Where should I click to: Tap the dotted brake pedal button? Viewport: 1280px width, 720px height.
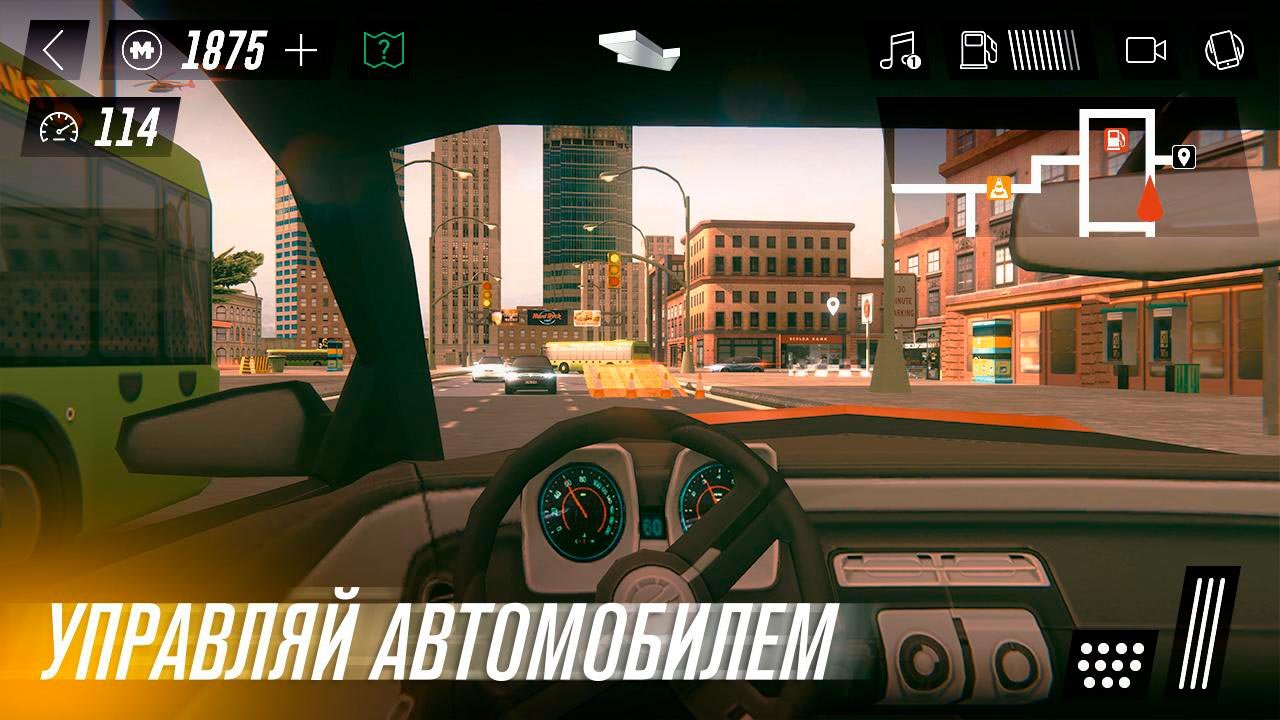pyautogui.click(x=1111, y=662)
